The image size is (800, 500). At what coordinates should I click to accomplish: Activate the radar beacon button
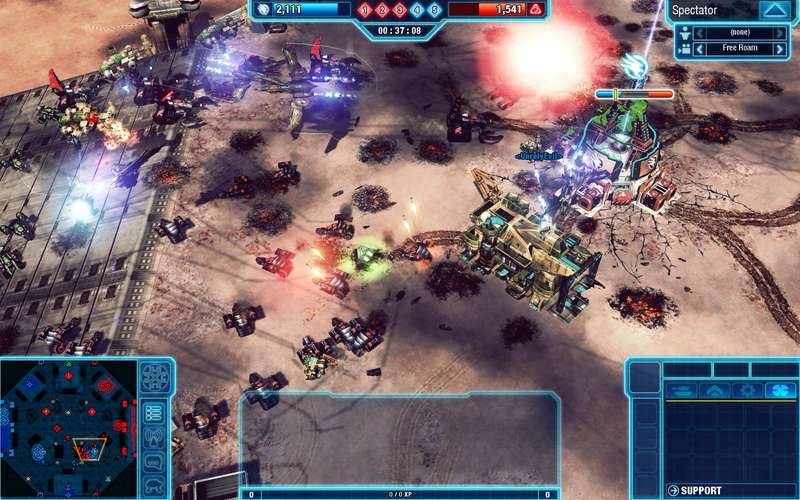coord(154,437)
